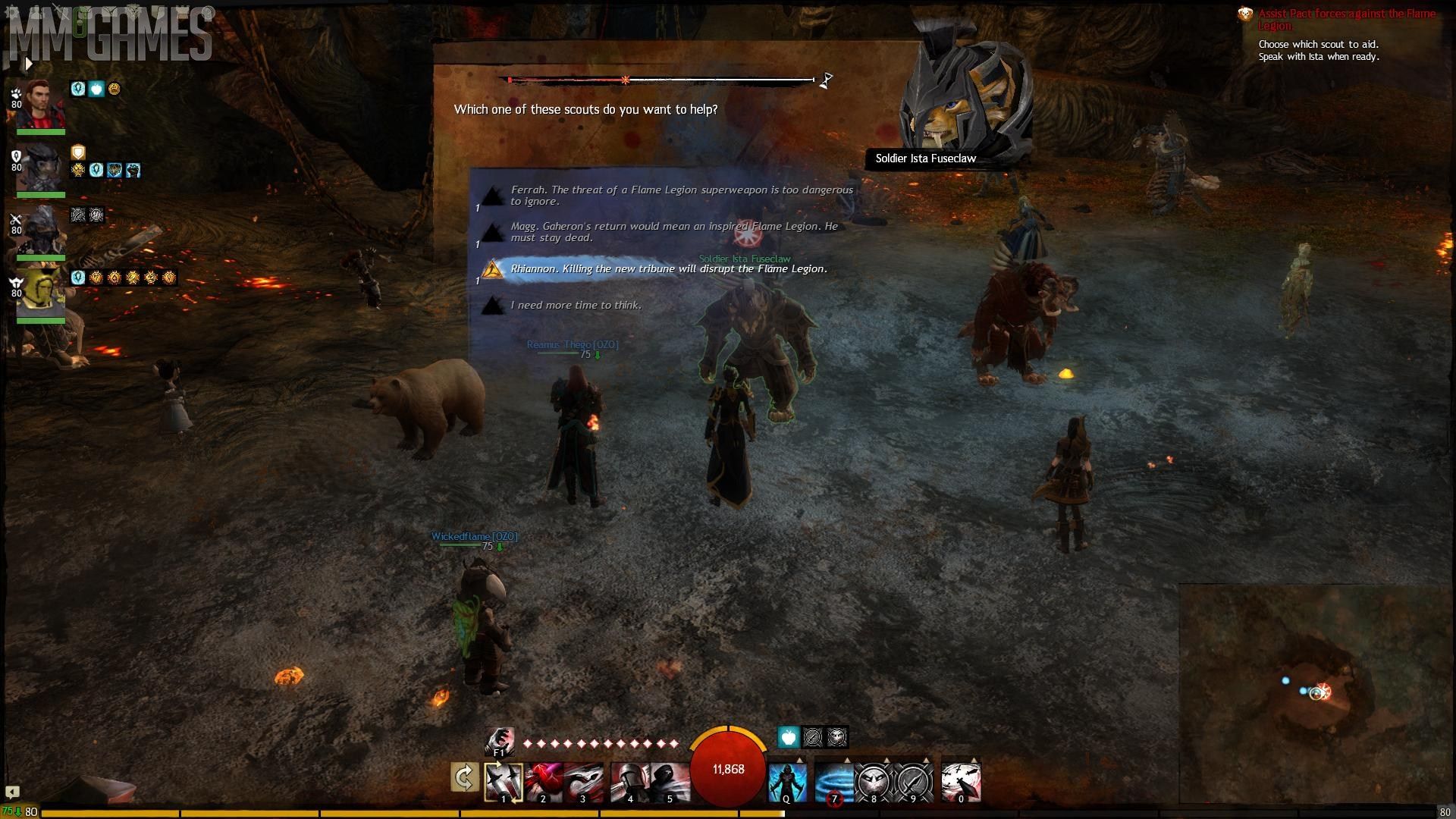1456x819 pixels.
Task: Trigger the slot 3 weapon skill
Action: pyautogui.click(x=583, y=782)
